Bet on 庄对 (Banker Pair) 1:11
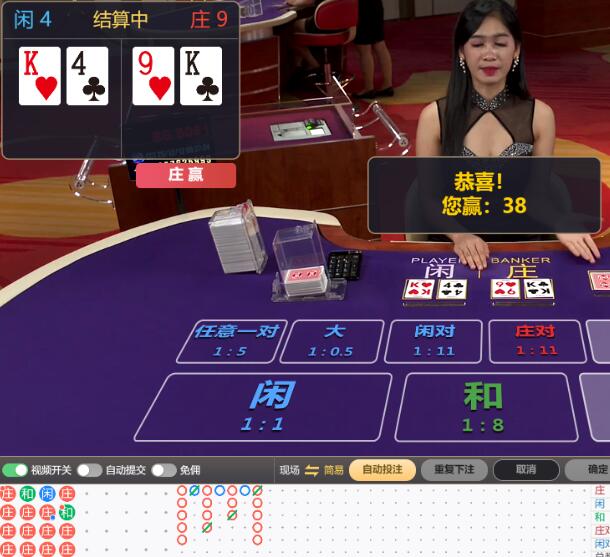Image resolution: width=610 pixels, height=557 pixels. [x=536, y=341]
